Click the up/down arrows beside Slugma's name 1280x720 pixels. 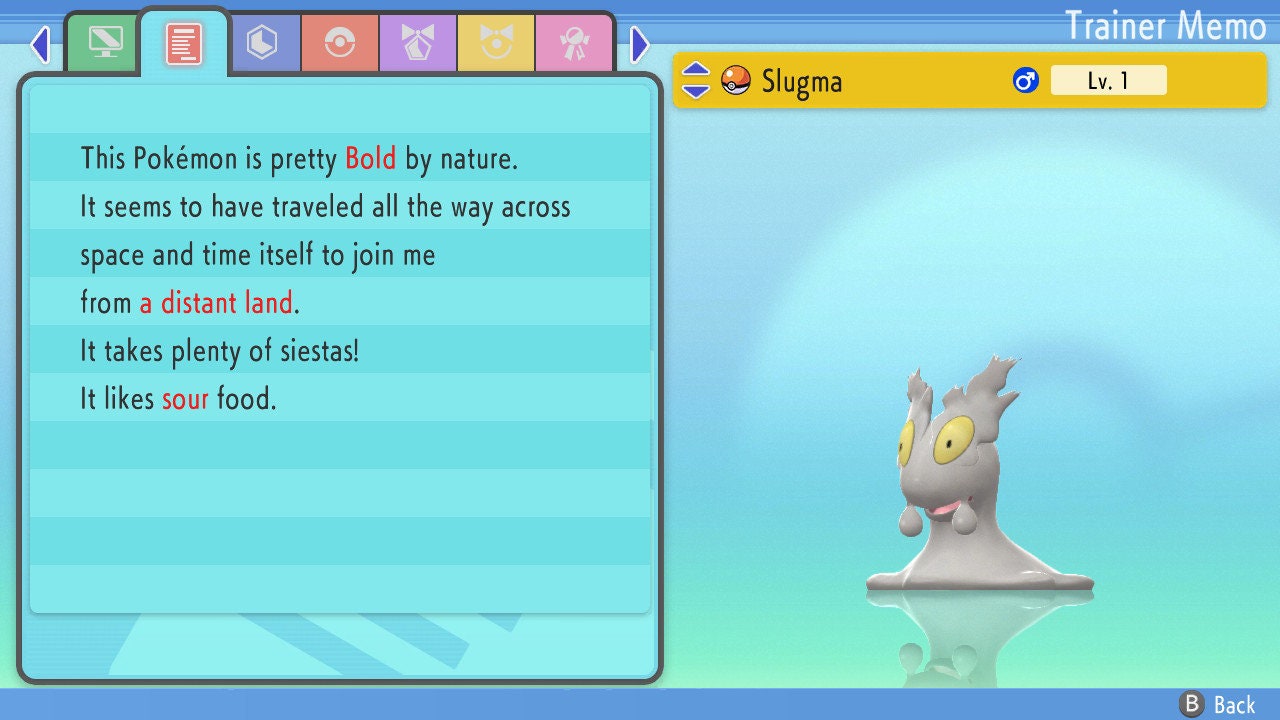click(696, 80)
